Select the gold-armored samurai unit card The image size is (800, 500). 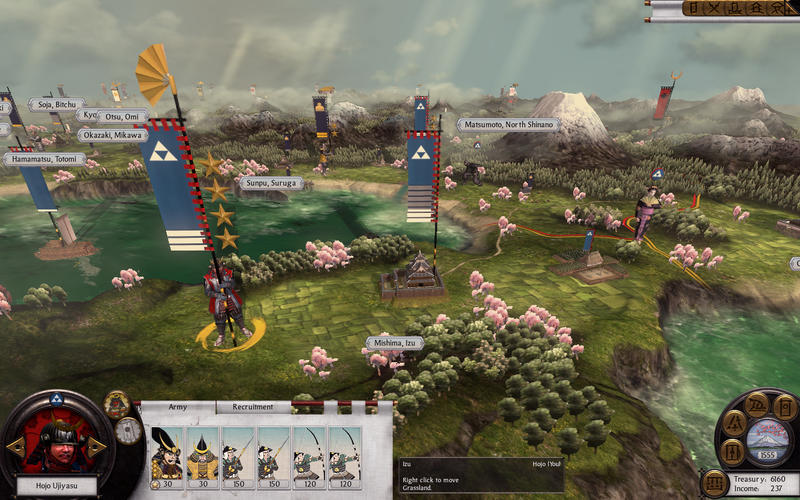click(201, 455)
